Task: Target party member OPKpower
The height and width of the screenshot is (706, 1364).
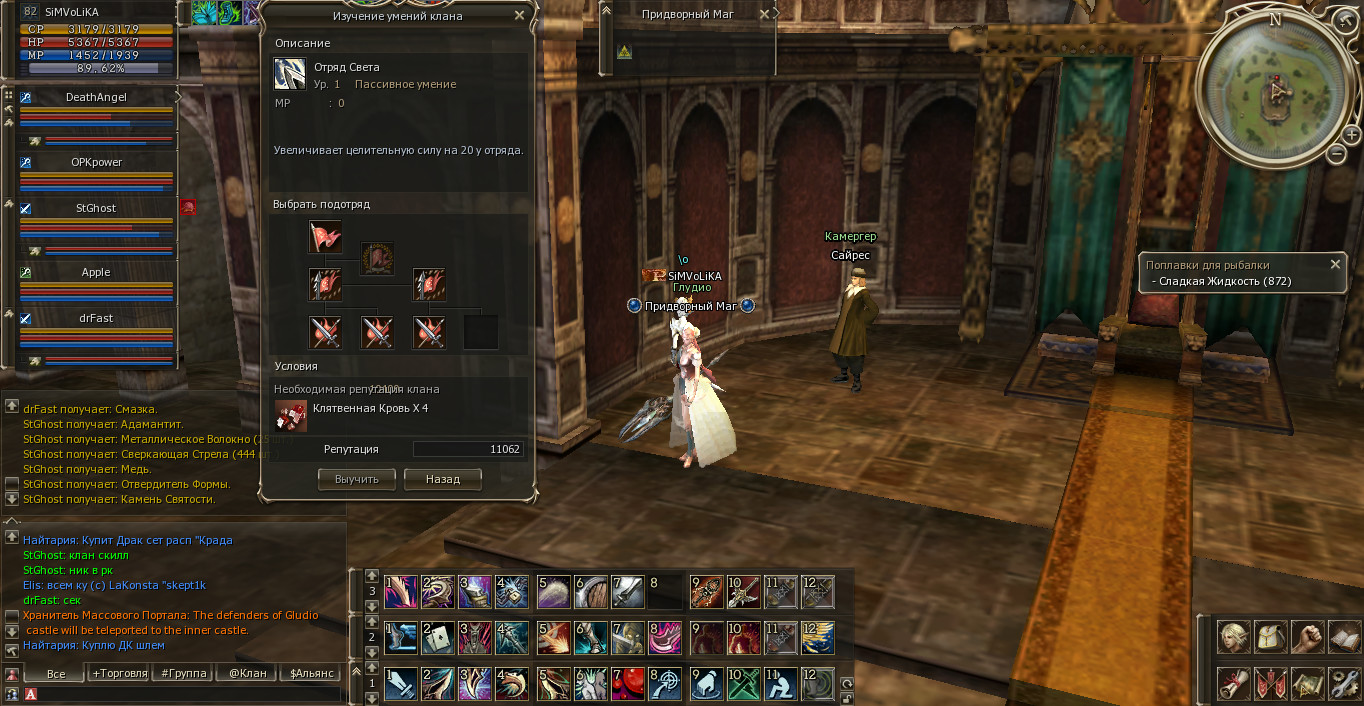Action: click(x=96, y=162)
